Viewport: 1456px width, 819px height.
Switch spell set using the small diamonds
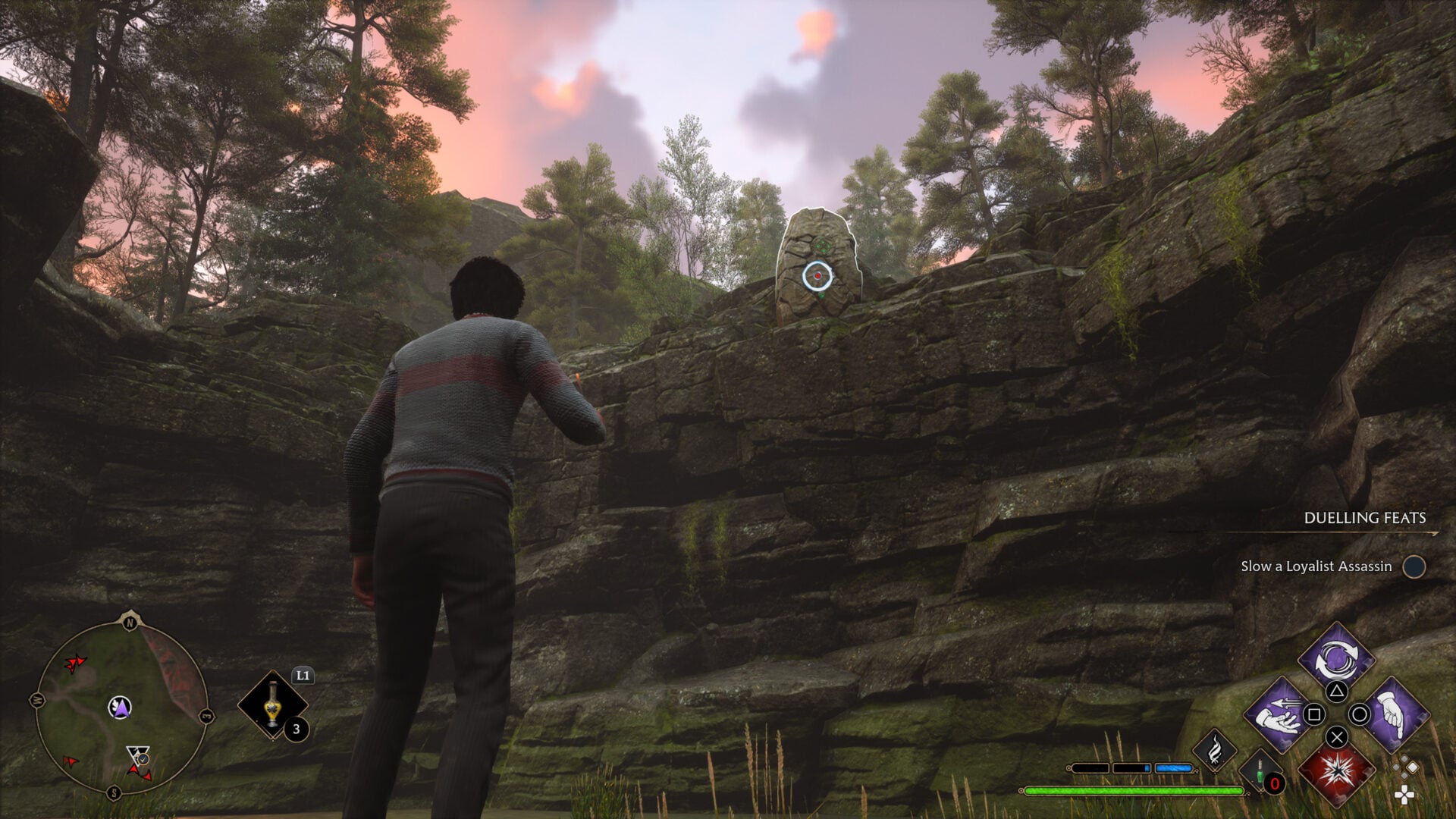click(x=1405, y=769)
